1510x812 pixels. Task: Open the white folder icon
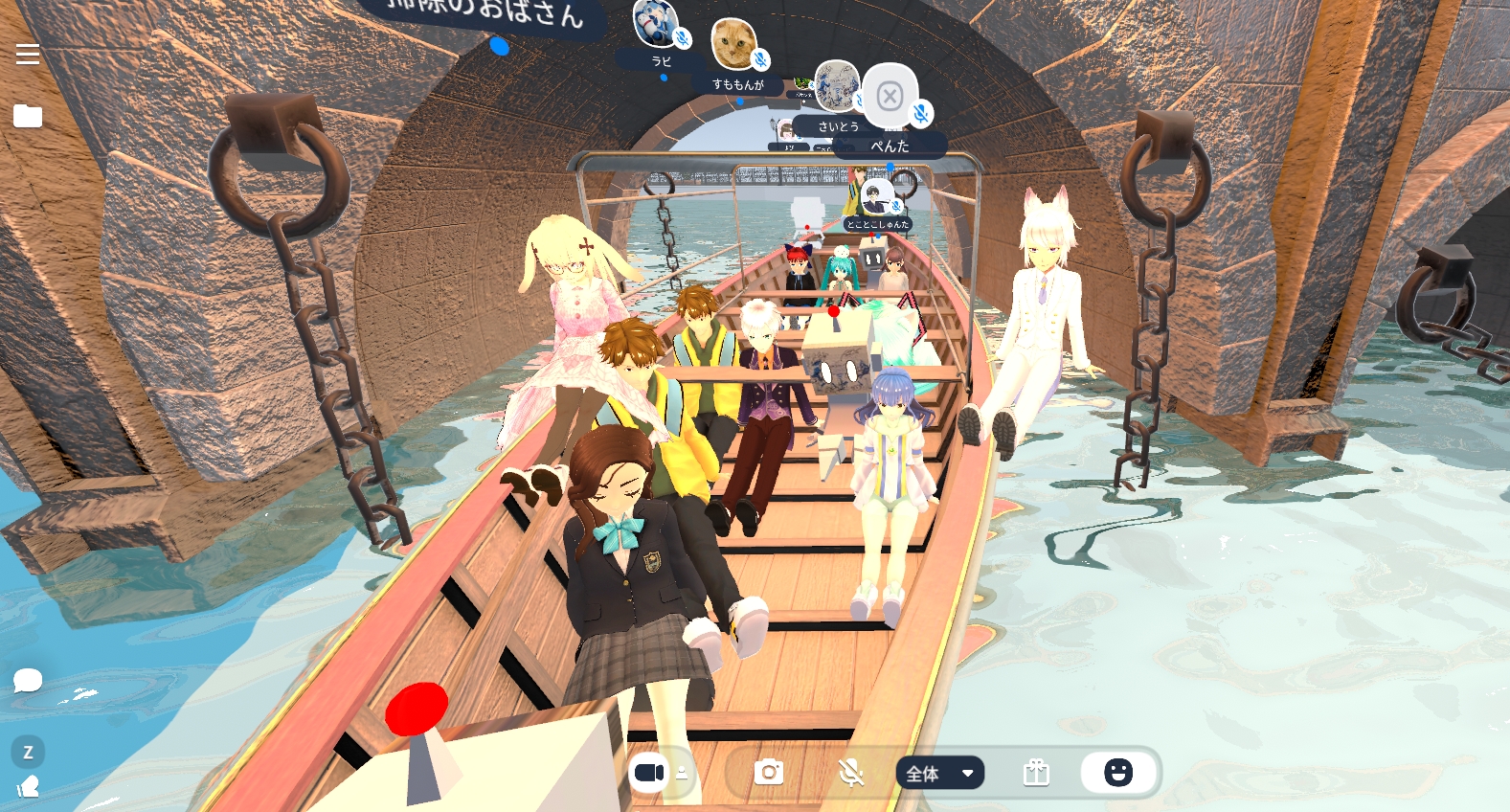click(28, 117)
